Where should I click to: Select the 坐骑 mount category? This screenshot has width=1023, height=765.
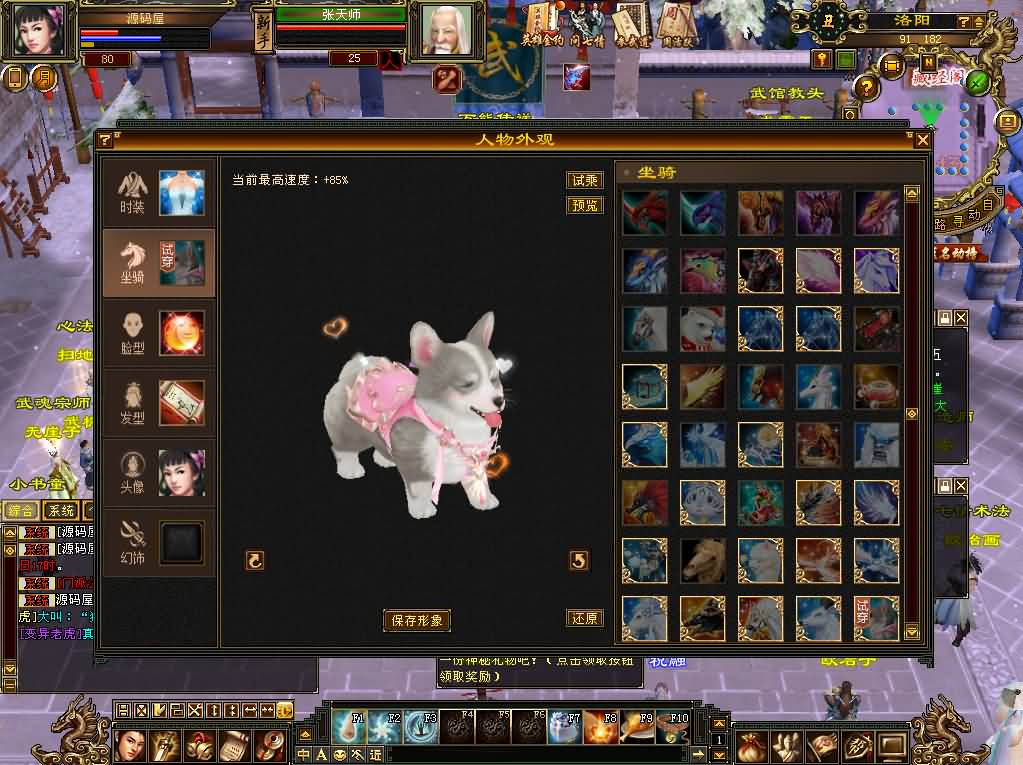[x=159, y=263]
